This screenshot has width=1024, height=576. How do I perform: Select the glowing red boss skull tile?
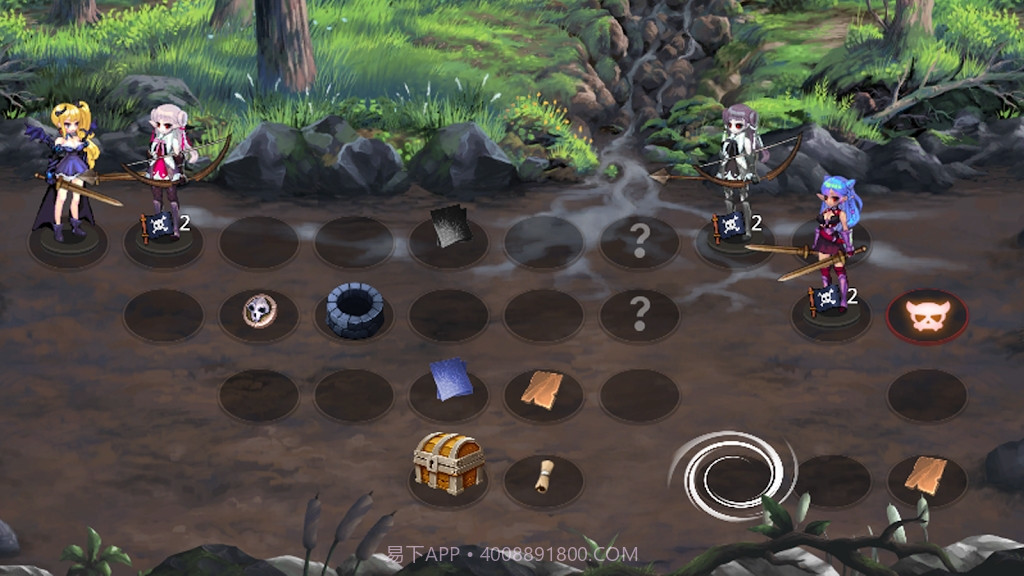click(x=927, y=315)
